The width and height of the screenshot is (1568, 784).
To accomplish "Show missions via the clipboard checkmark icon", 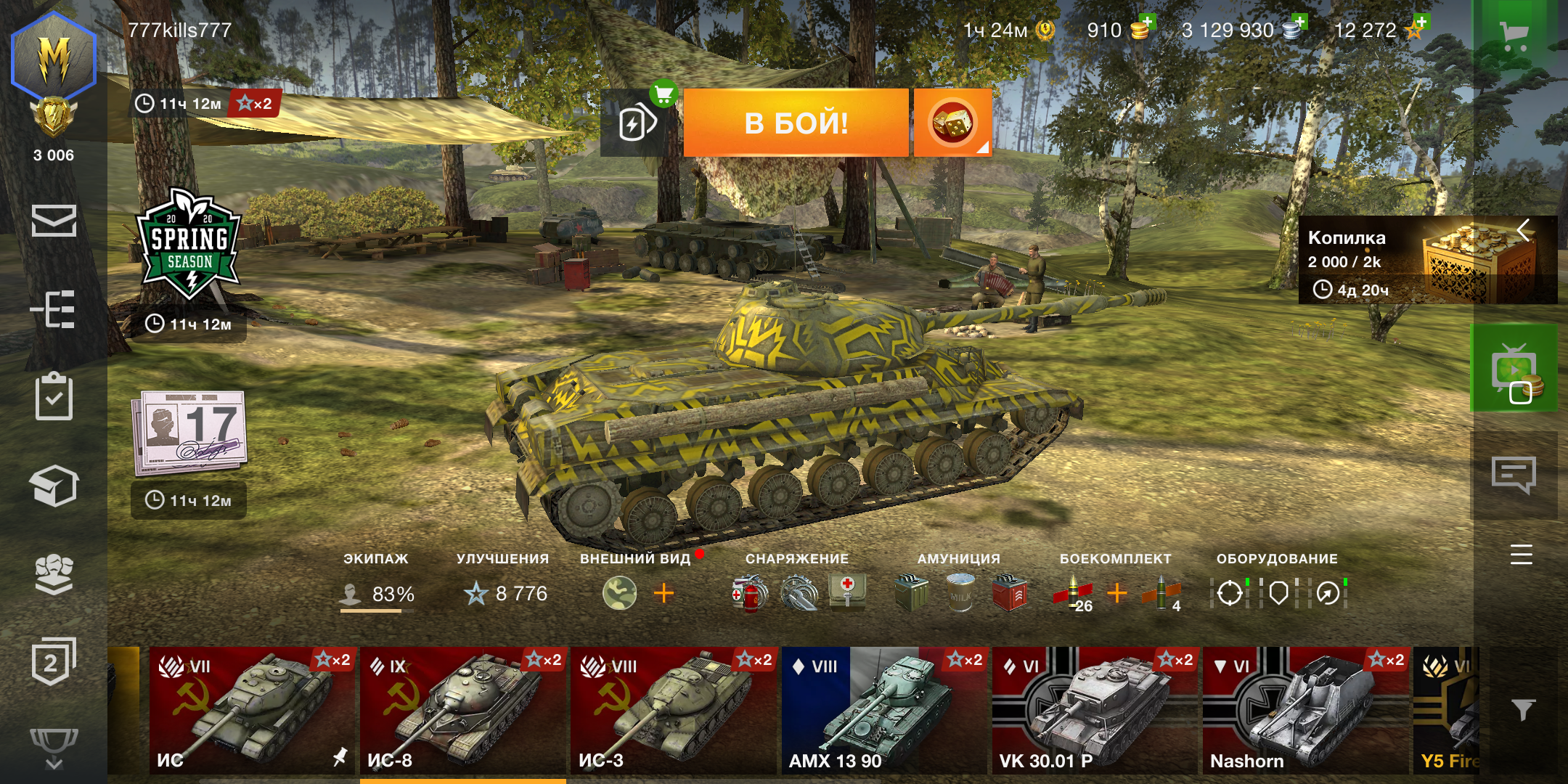I will click(54, 397).
